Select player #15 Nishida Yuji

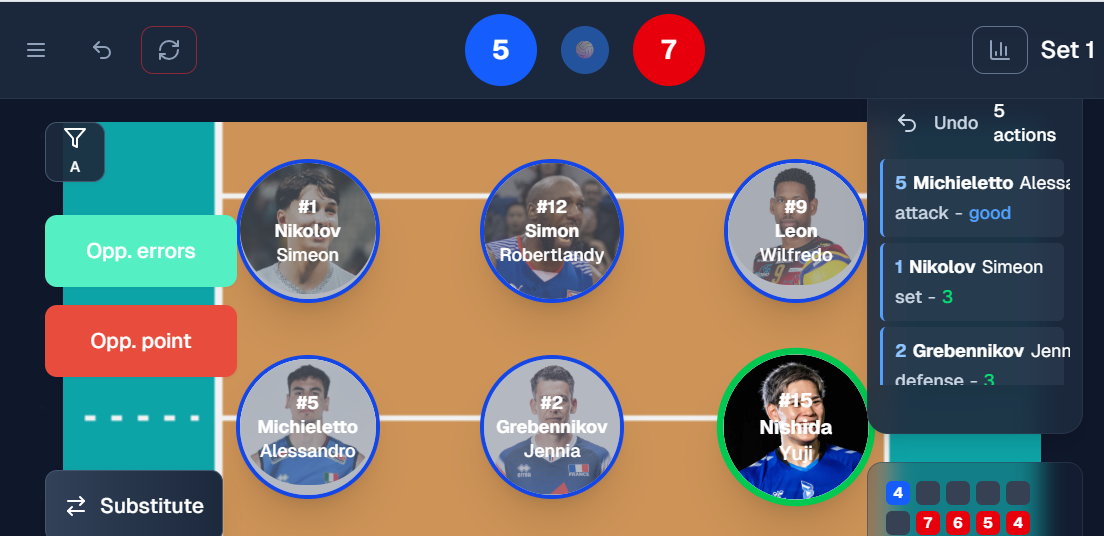(x=795, y=427)
